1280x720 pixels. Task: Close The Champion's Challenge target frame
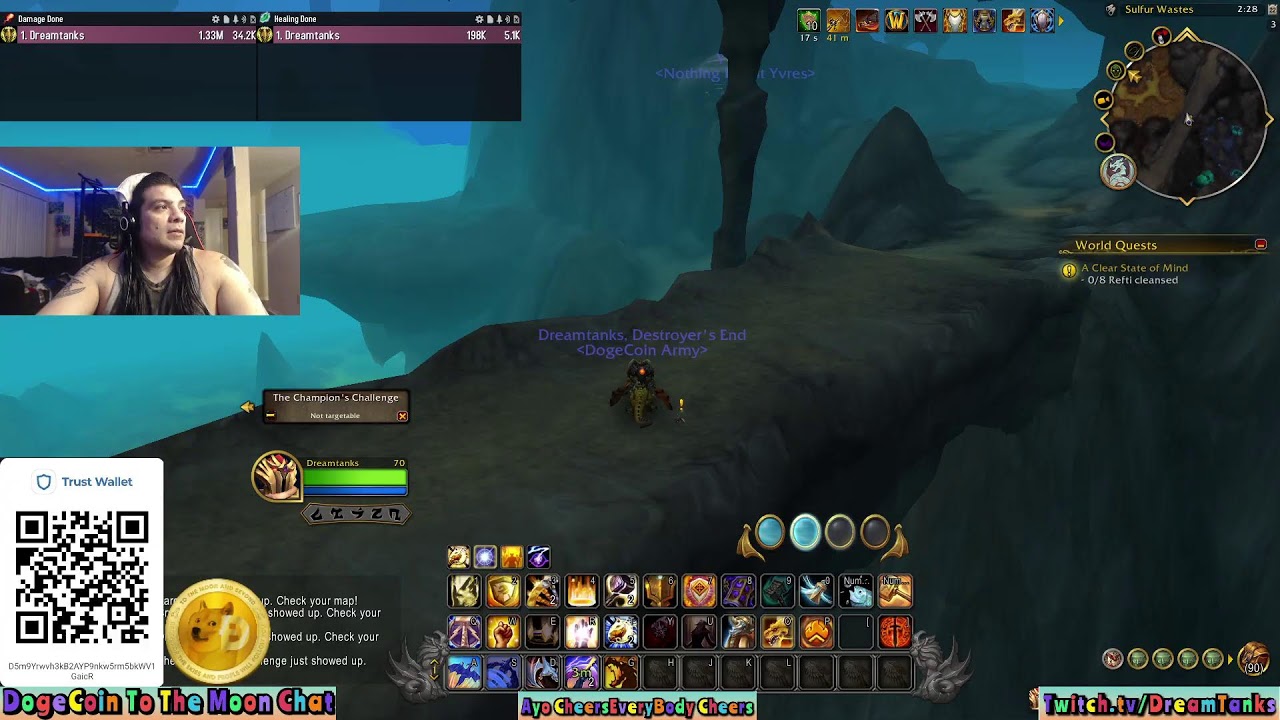tap(402, 416)
